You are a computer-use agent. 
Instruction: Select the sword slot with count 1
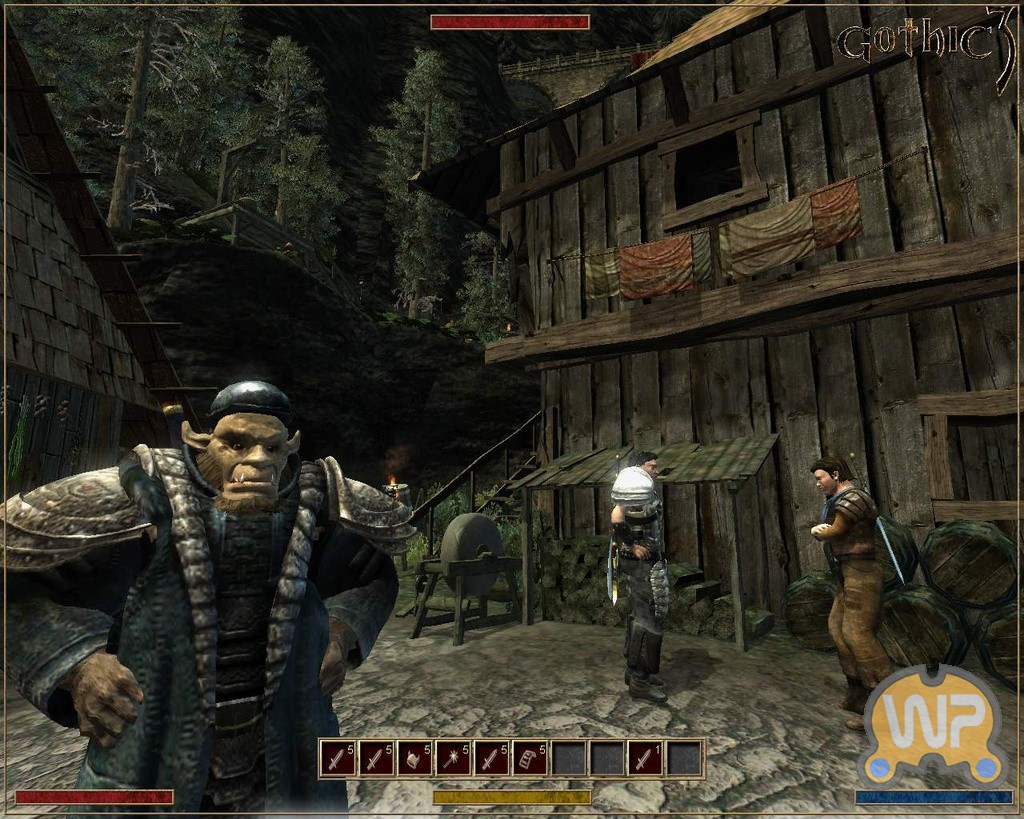point(645,759)
